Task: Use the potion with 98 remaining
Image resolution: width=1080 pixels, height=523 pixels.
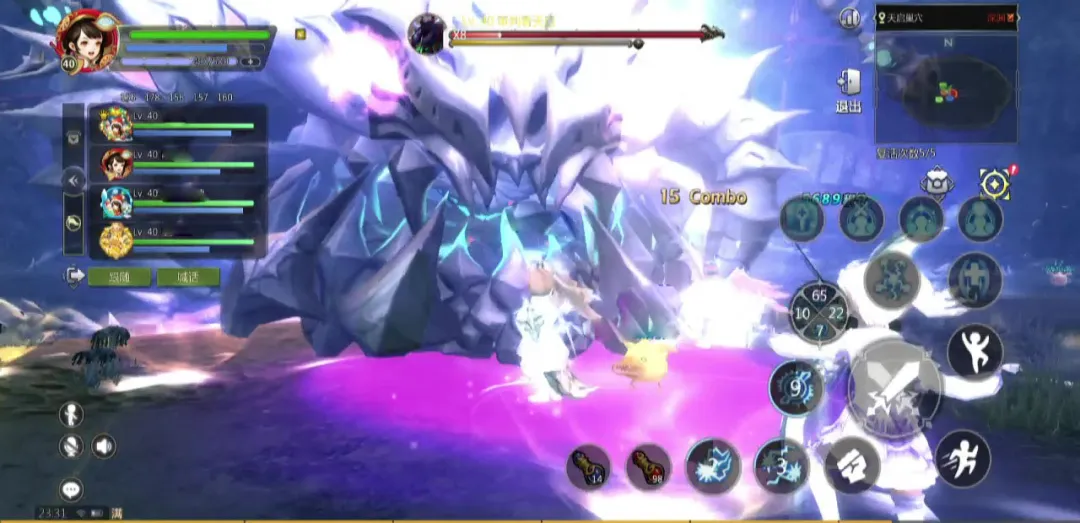Action: (649, 467)
